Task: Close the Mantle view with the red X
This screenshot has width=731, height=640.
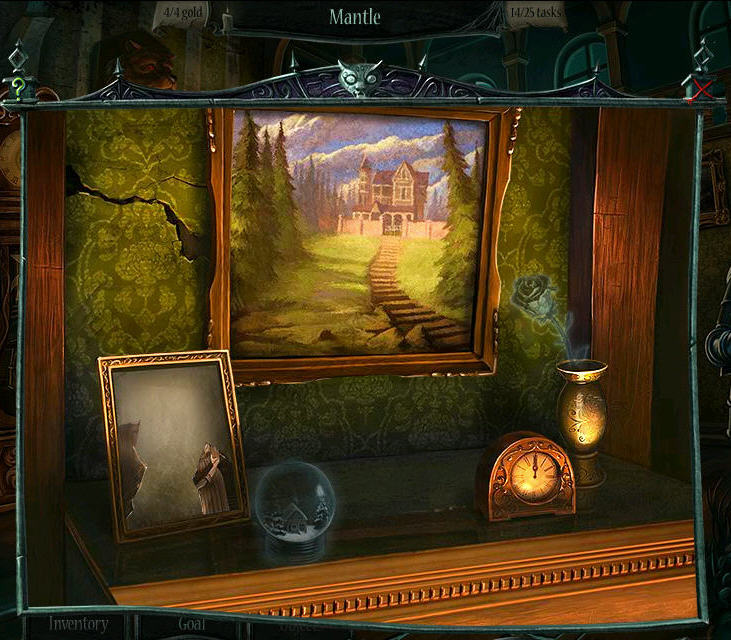Action: click(702, 89)
